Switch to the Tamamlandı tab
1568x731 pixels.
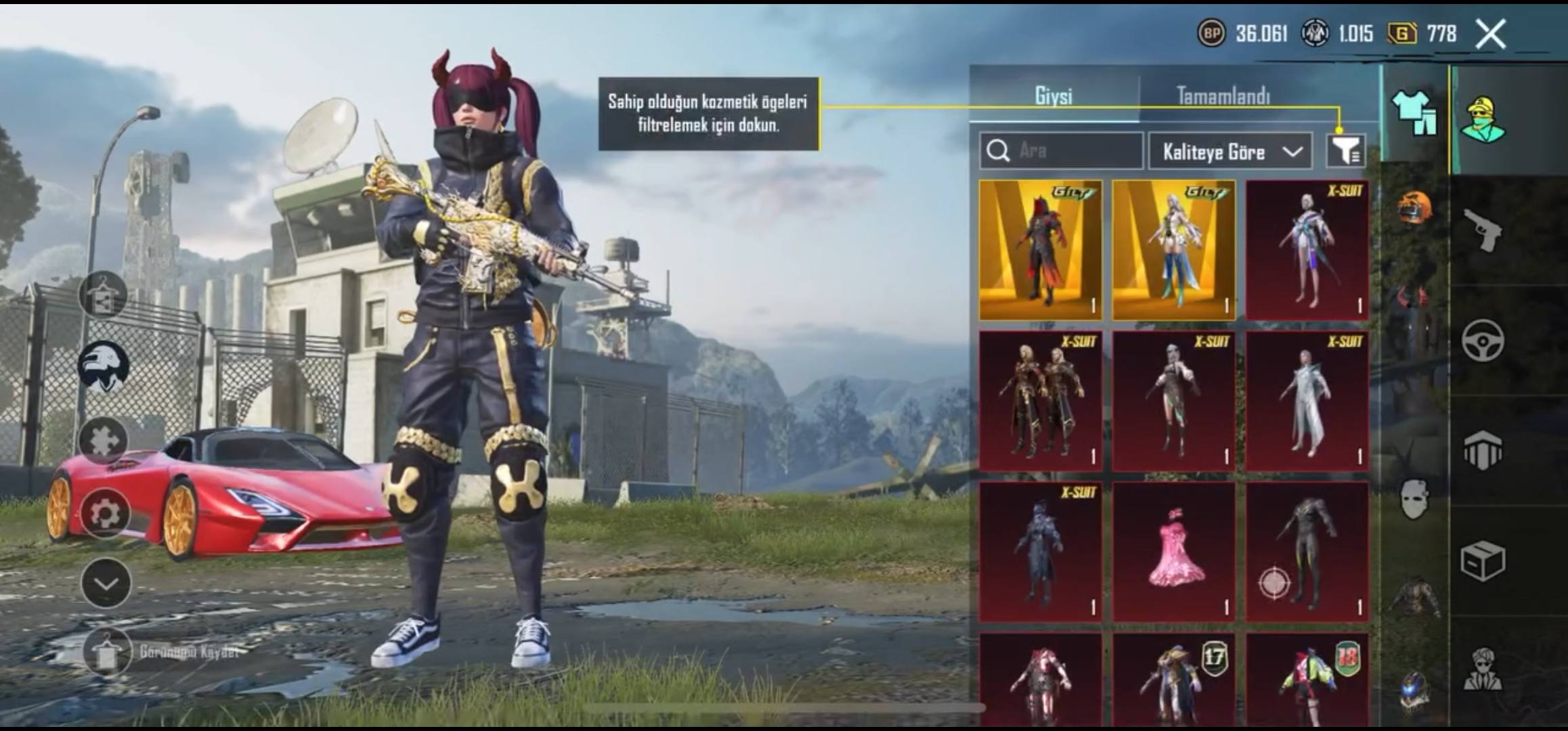pyautogui.click(x=1223, y=95)
